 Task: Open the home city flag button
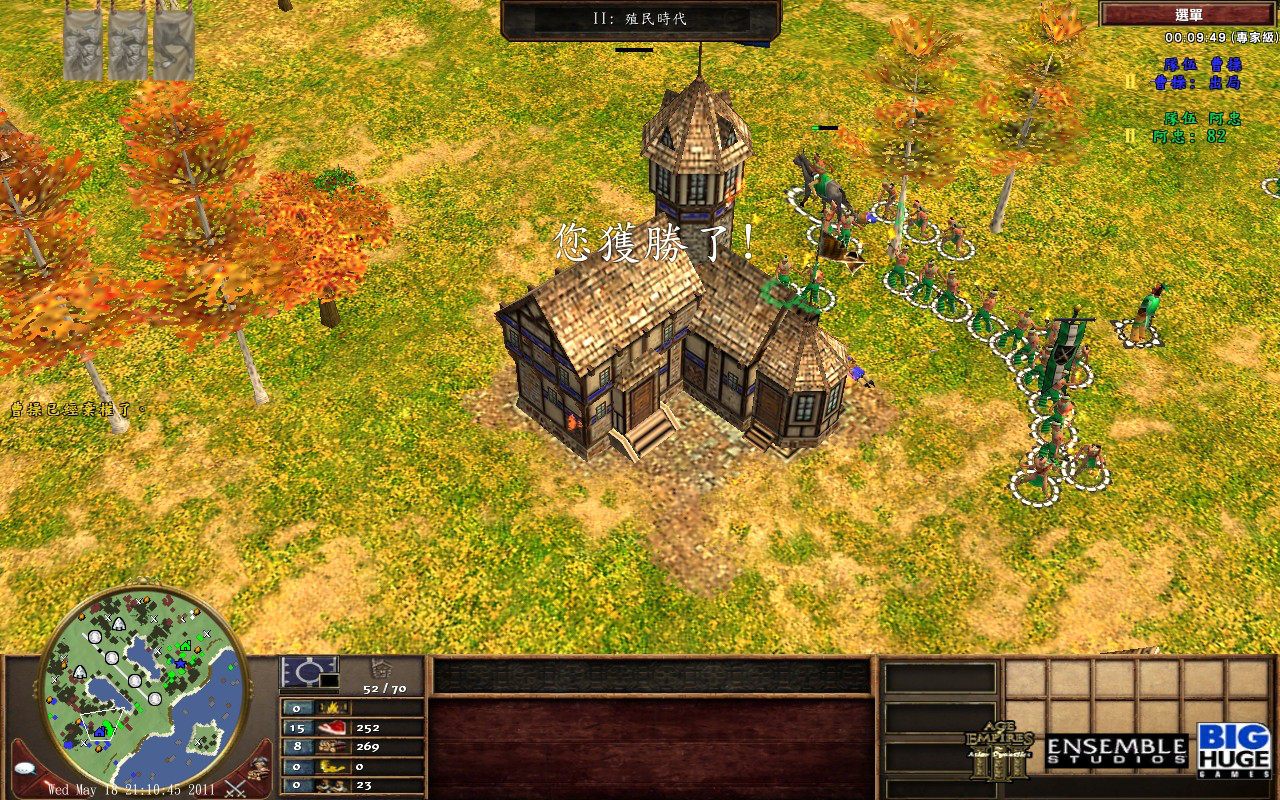pyautogui.click(x=309, y=672)
